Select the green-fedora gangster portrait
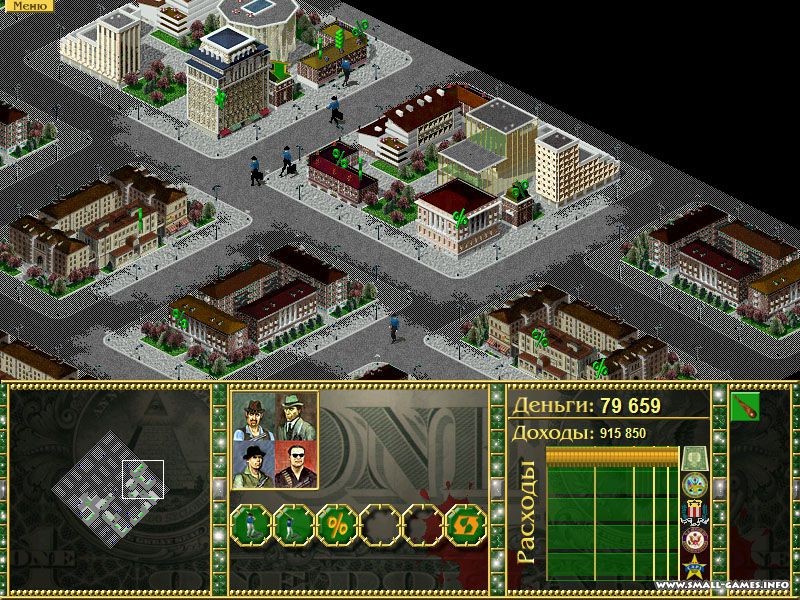Image resolution: width=800 pixels, height=600 pixels. tap(296, 416)
